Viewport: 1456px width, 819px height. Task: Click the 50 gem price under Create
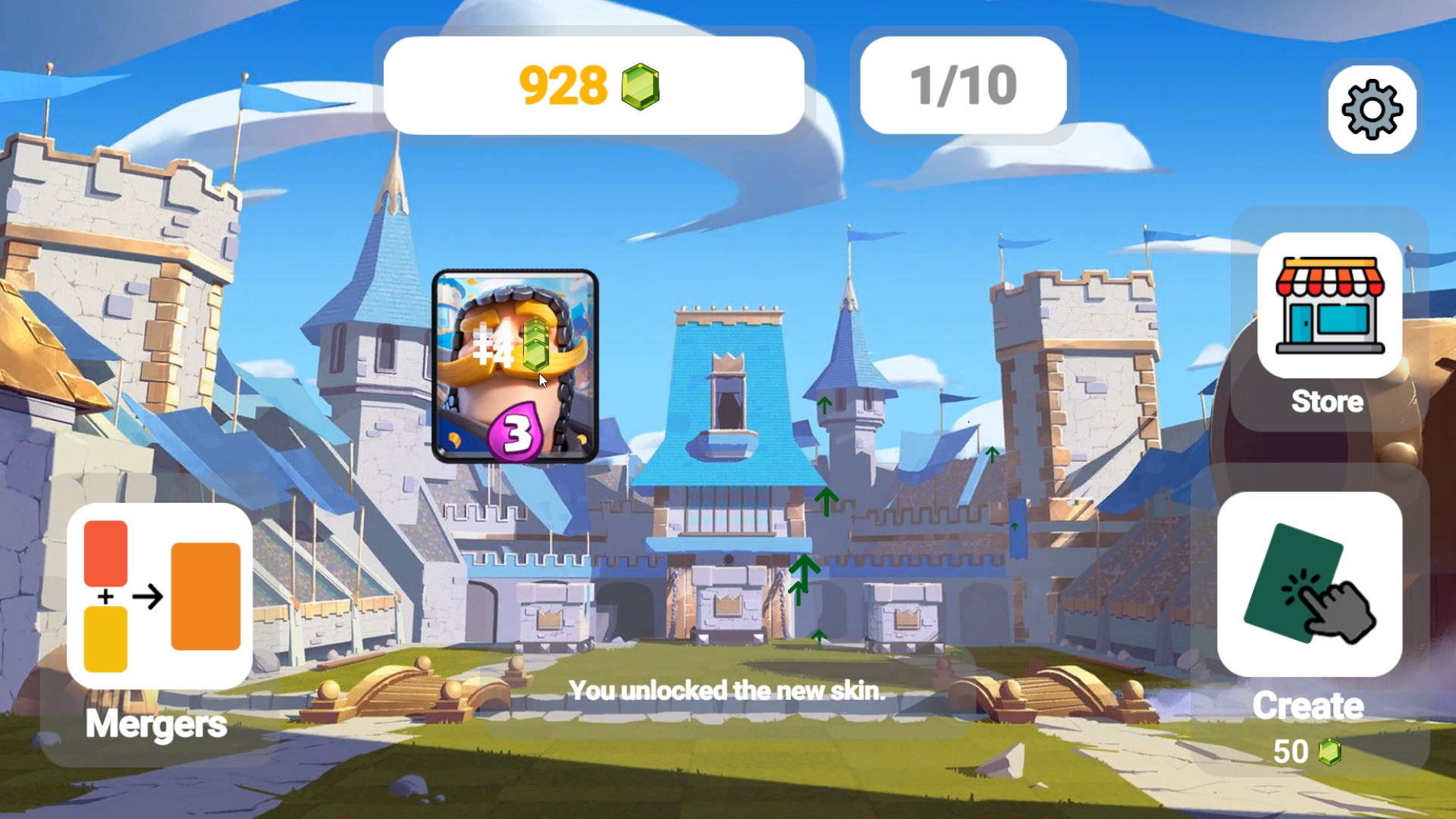1291,752
